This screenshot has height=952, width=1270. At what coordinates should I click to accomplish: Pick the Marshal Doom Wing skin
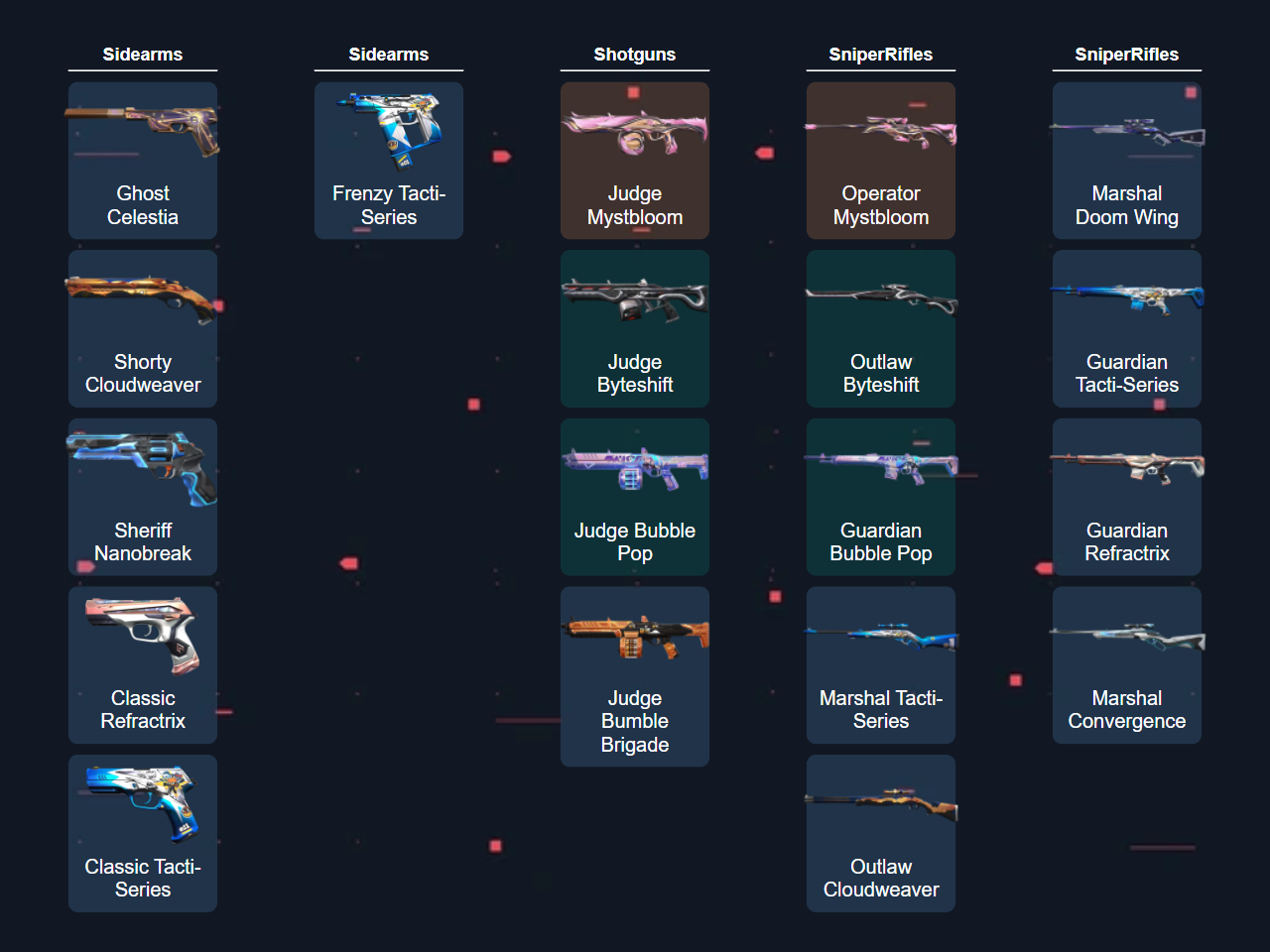(1127, 161)
